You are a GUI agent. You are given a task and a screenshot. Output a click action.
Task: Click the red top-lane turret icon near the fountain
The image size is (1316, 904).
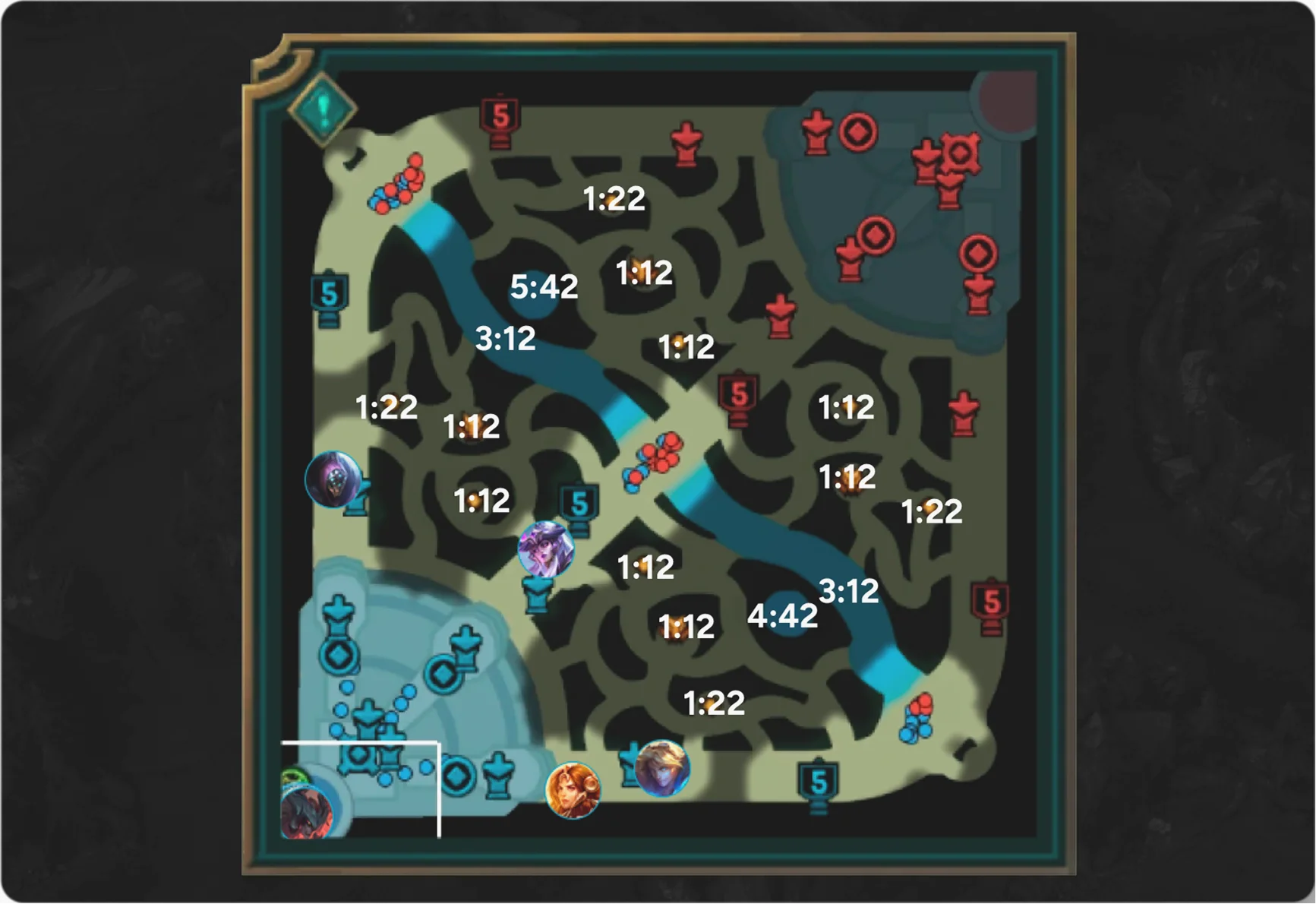816,133
